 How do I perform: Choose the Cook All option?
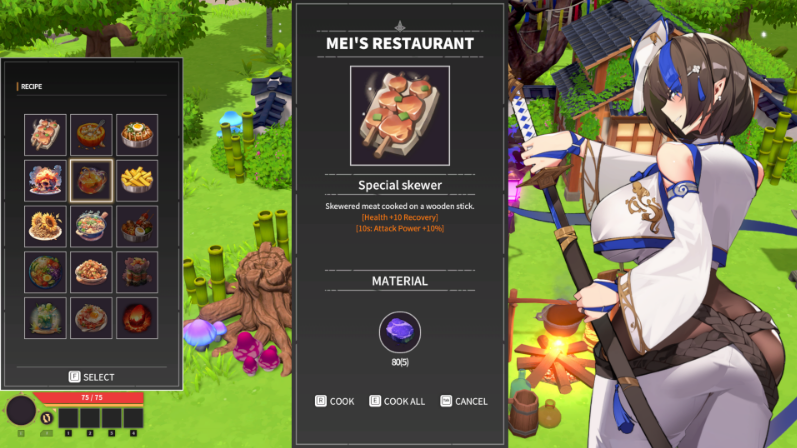[397, 401]
